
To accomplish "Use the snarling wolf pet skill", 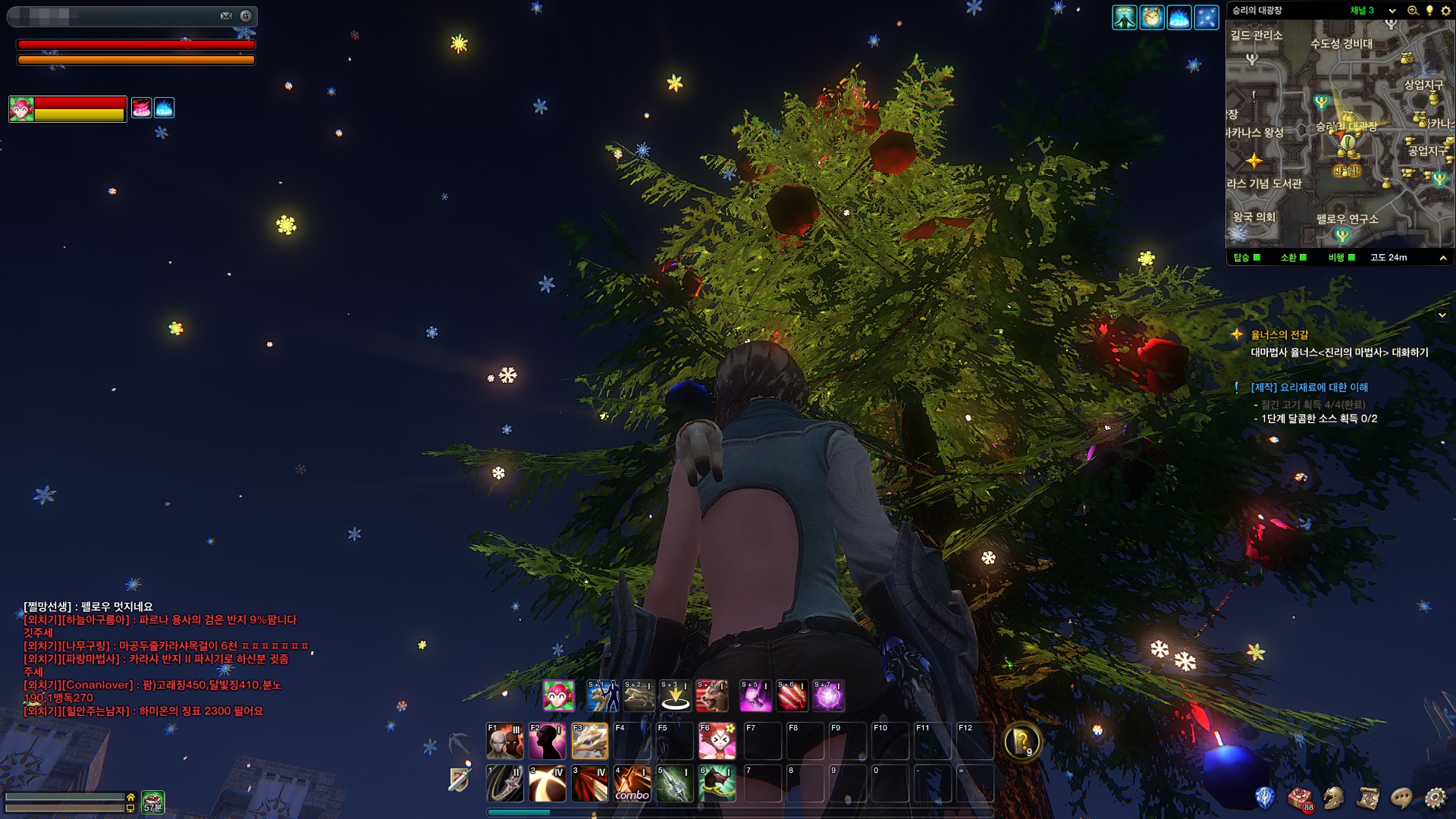I will [x=712, y=696].
